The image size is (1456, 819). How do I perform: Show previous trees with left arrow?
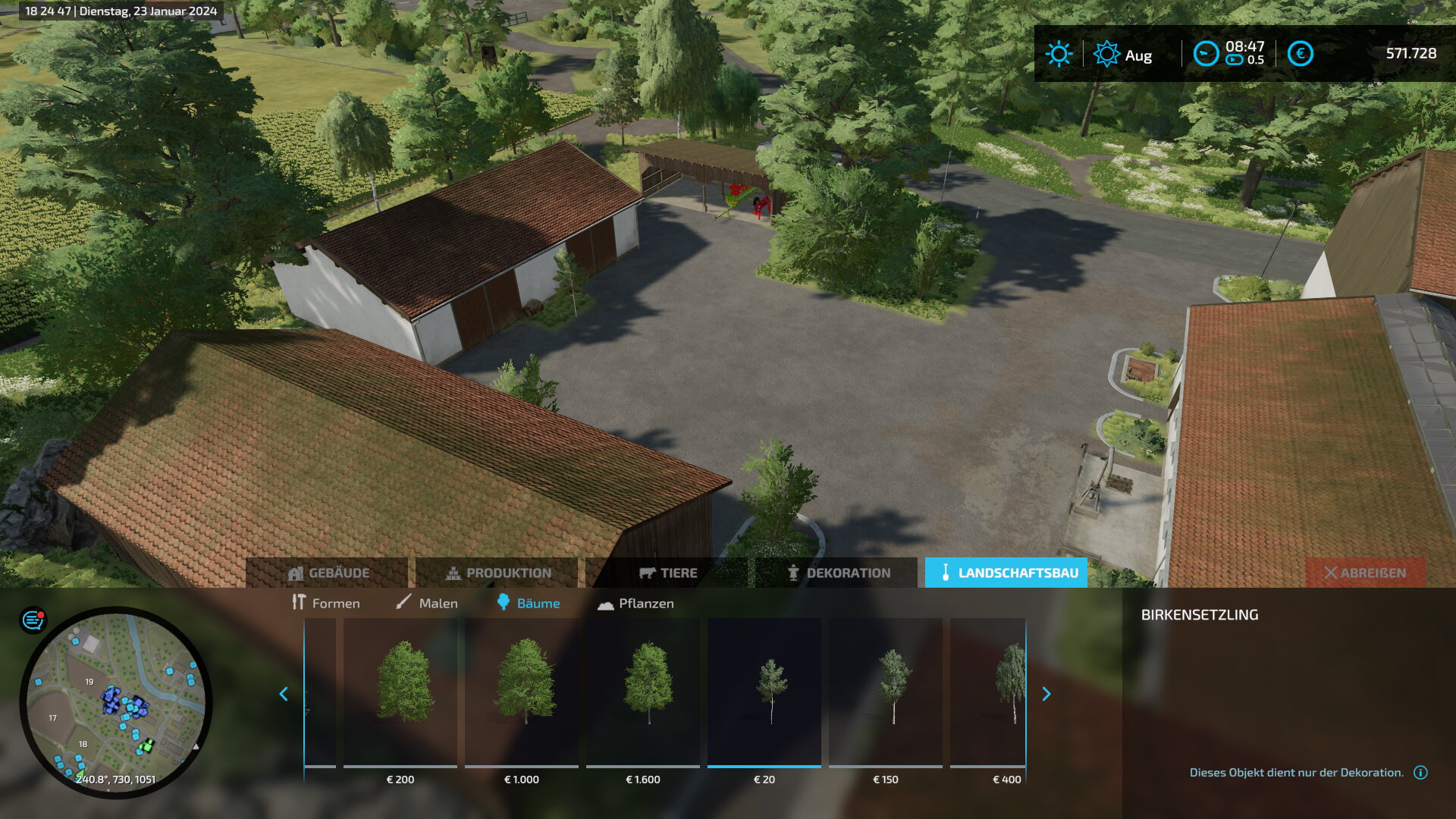(x=284, y=694)
